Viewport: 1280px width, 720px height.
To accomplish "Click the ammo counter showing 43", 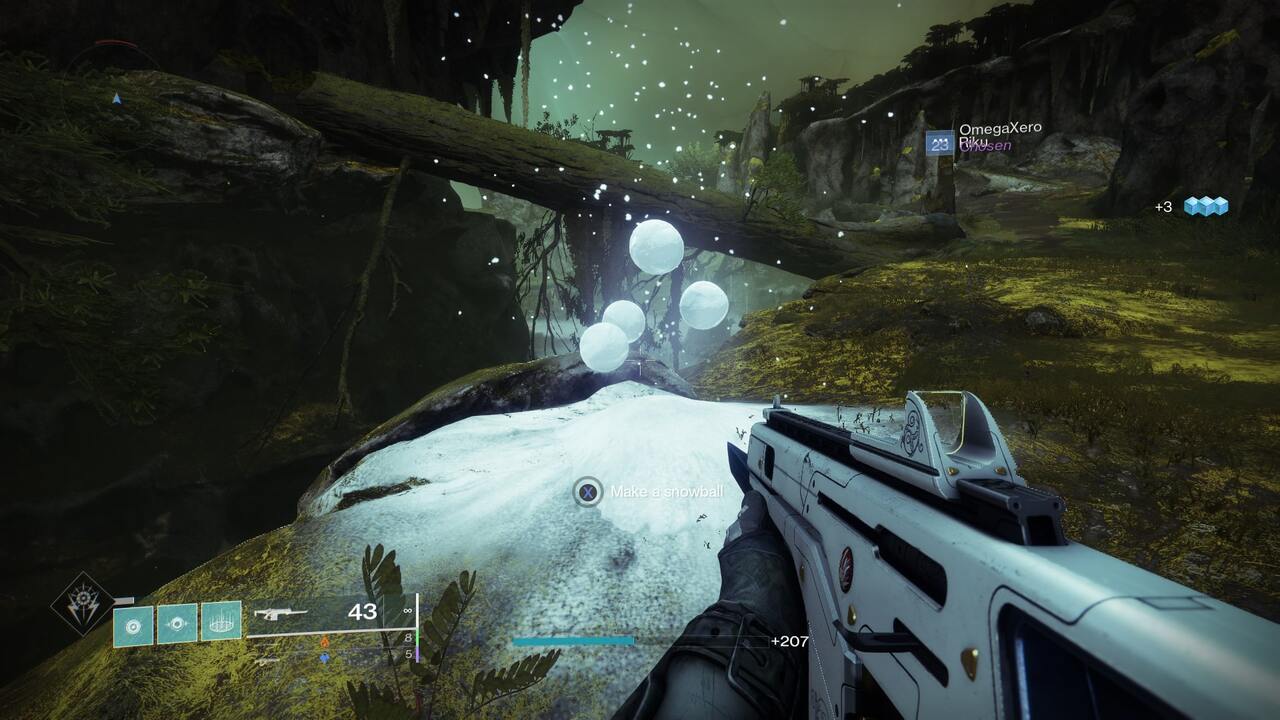I will 363,610.
